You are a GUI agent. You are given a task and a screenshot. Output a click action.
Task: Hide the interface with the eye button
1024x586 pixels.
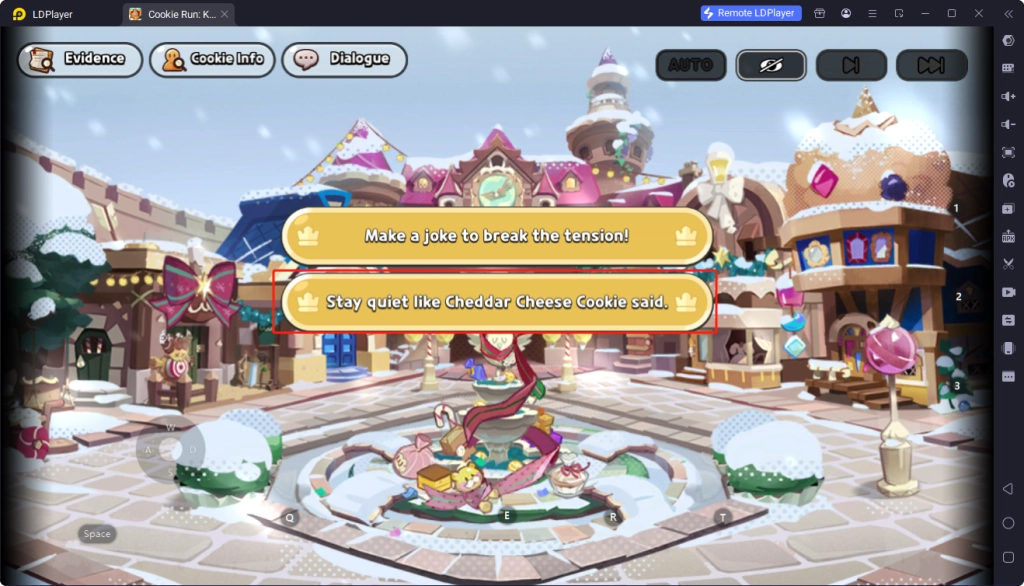click(x=771, y=65)
